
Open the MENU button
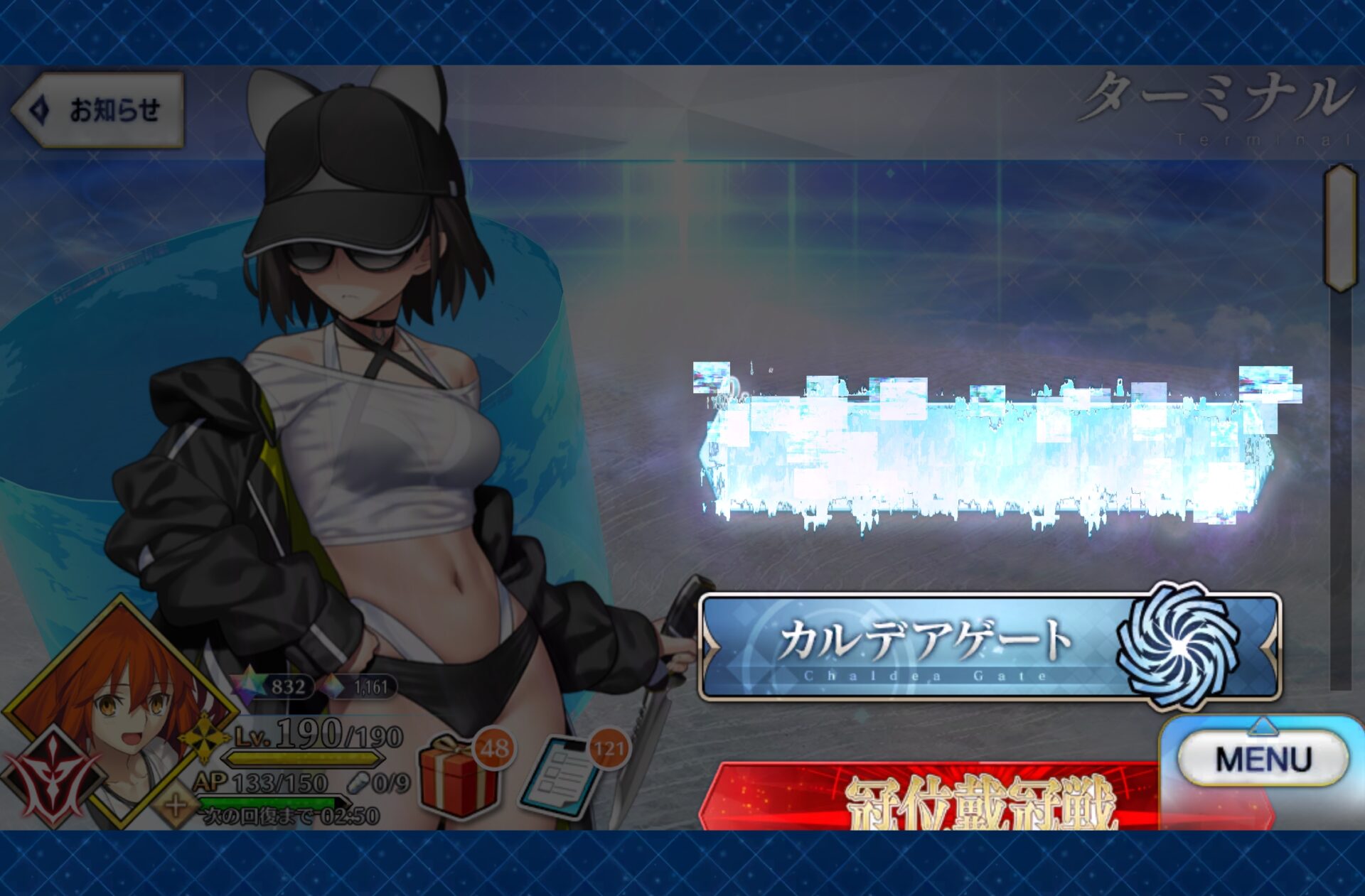1263,759
